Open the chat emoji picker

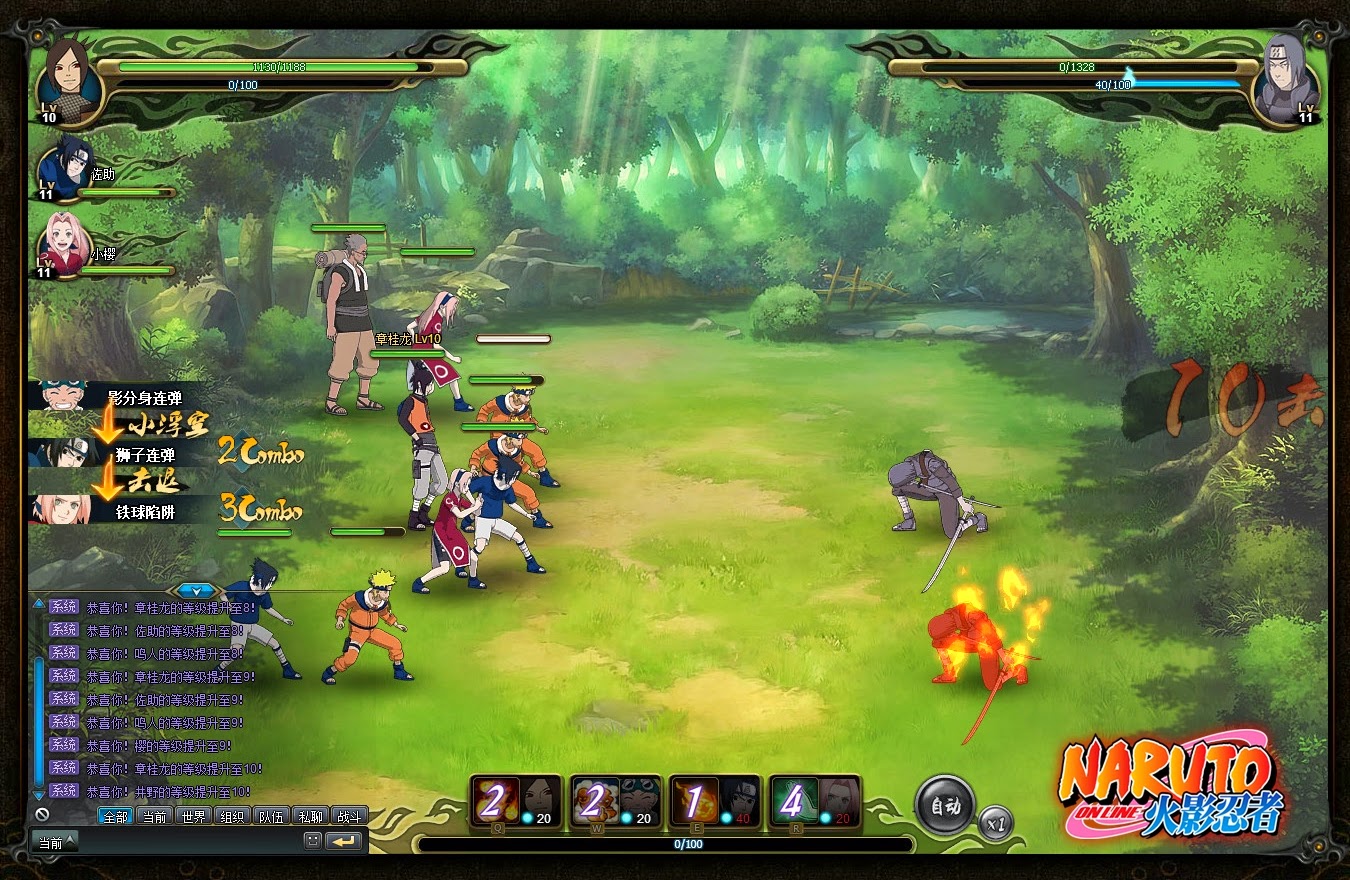tap(313, 842)
